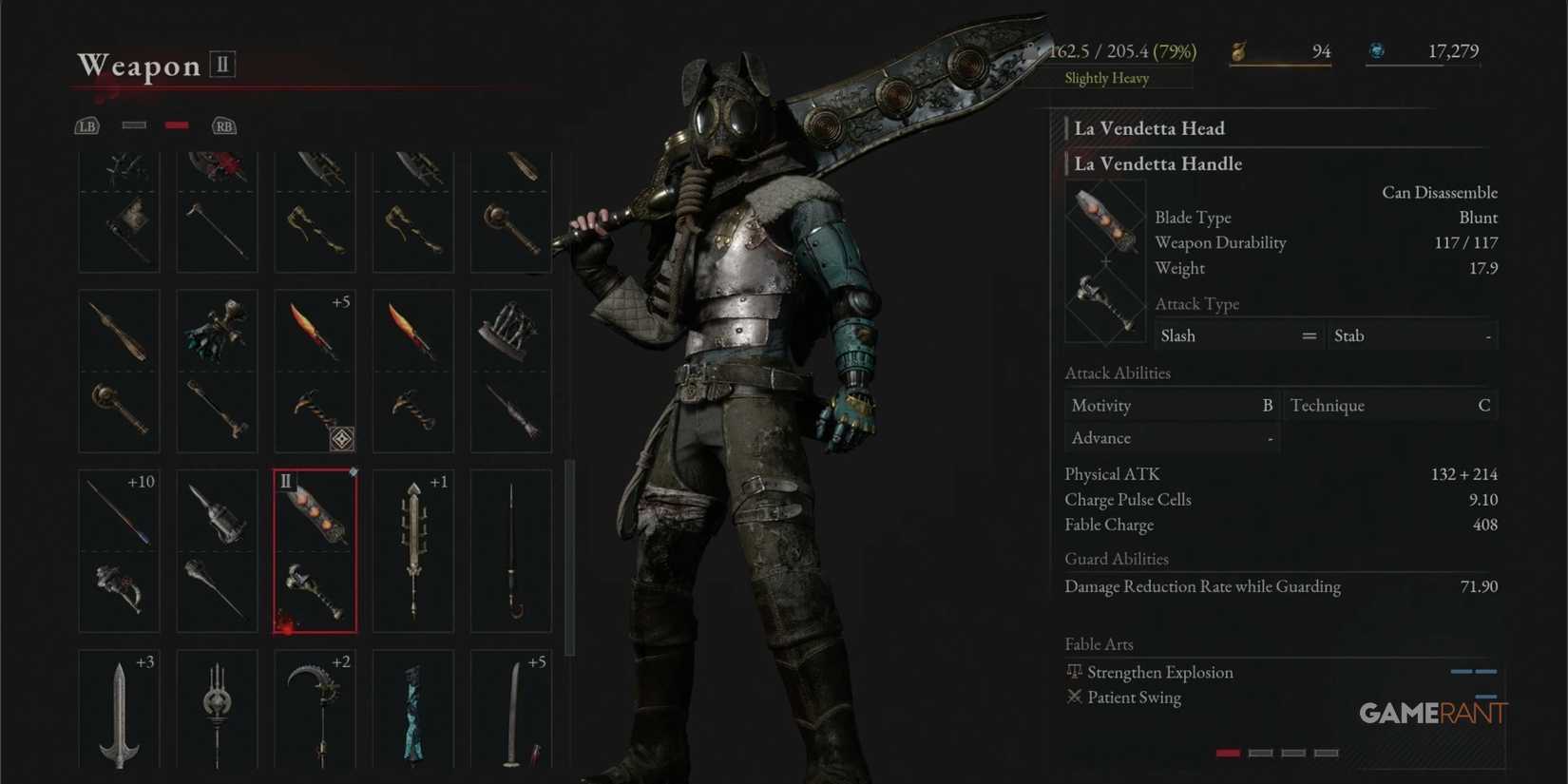Select the red page indicator dot
Screen dimensions: 1568x784
(x=1227, y=752)
